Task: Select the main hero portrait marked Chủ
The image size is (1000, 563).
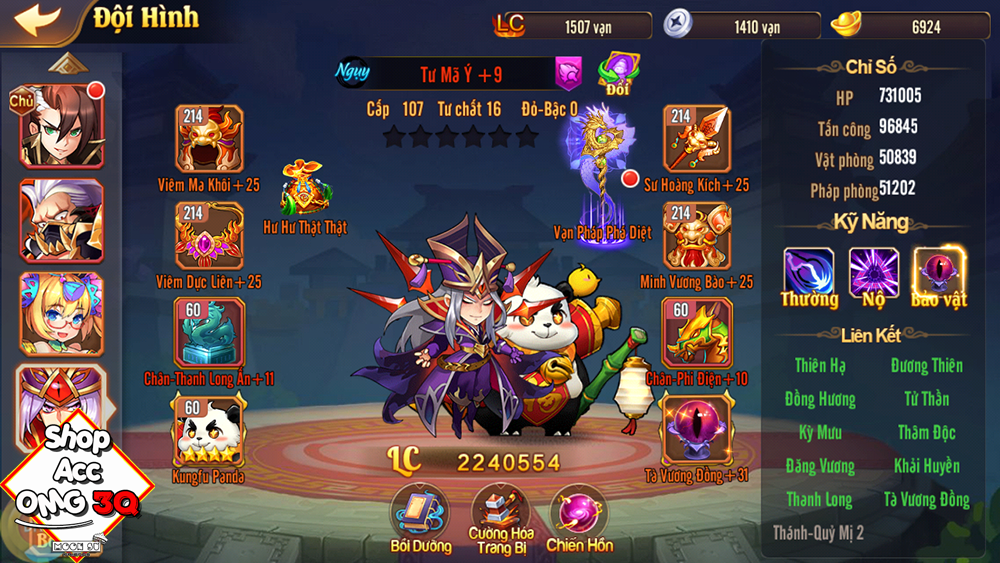Action: 61,126
